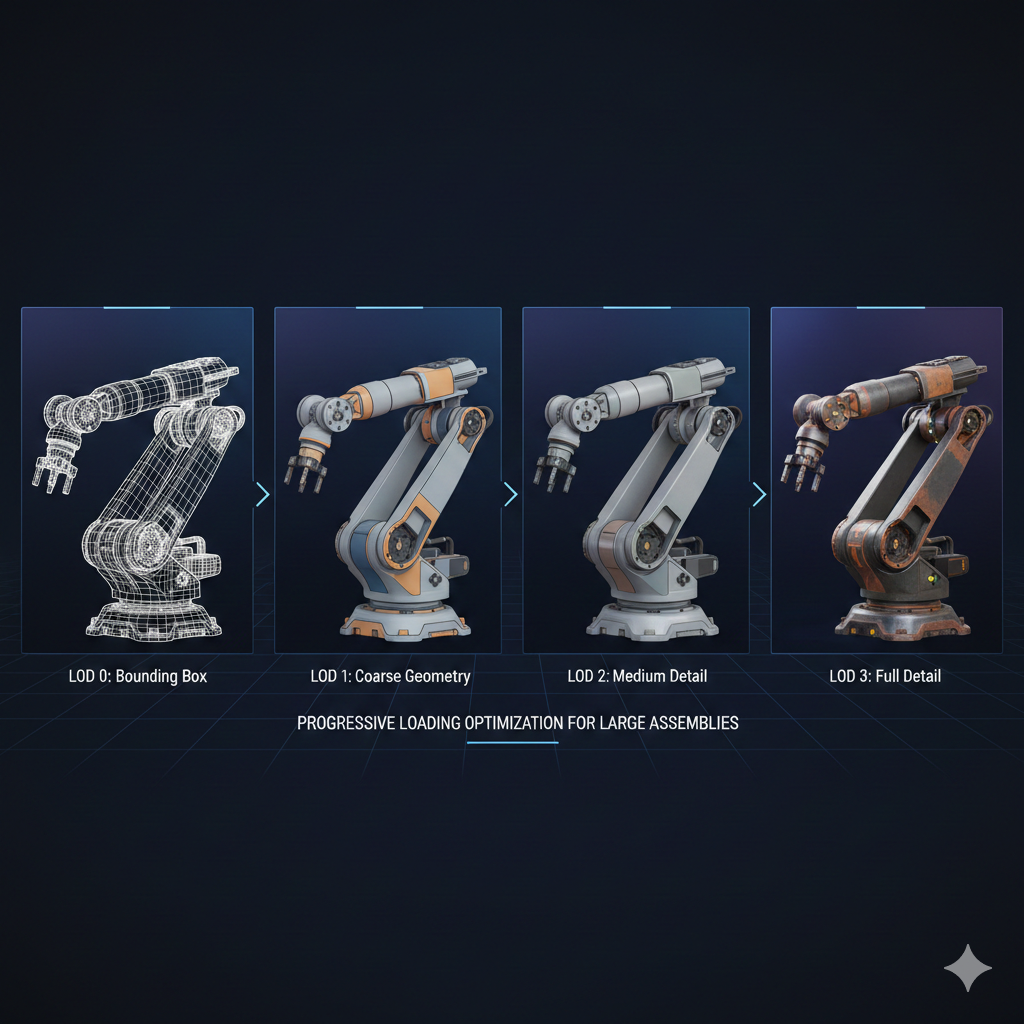
Task: Pick the LOD 3 Full Detail panel
Action: 886,480
